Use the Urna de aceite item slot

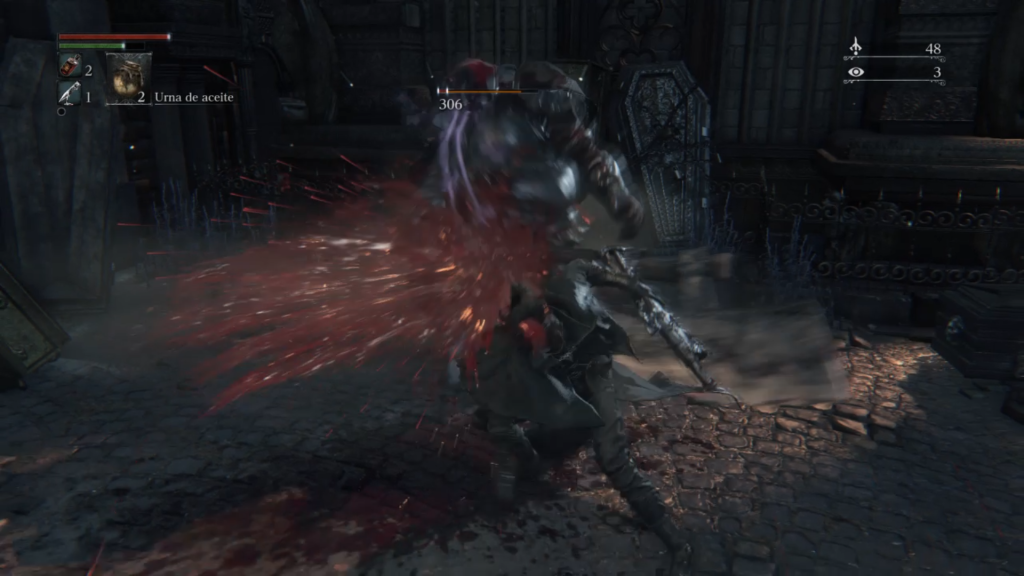(130, 79)
